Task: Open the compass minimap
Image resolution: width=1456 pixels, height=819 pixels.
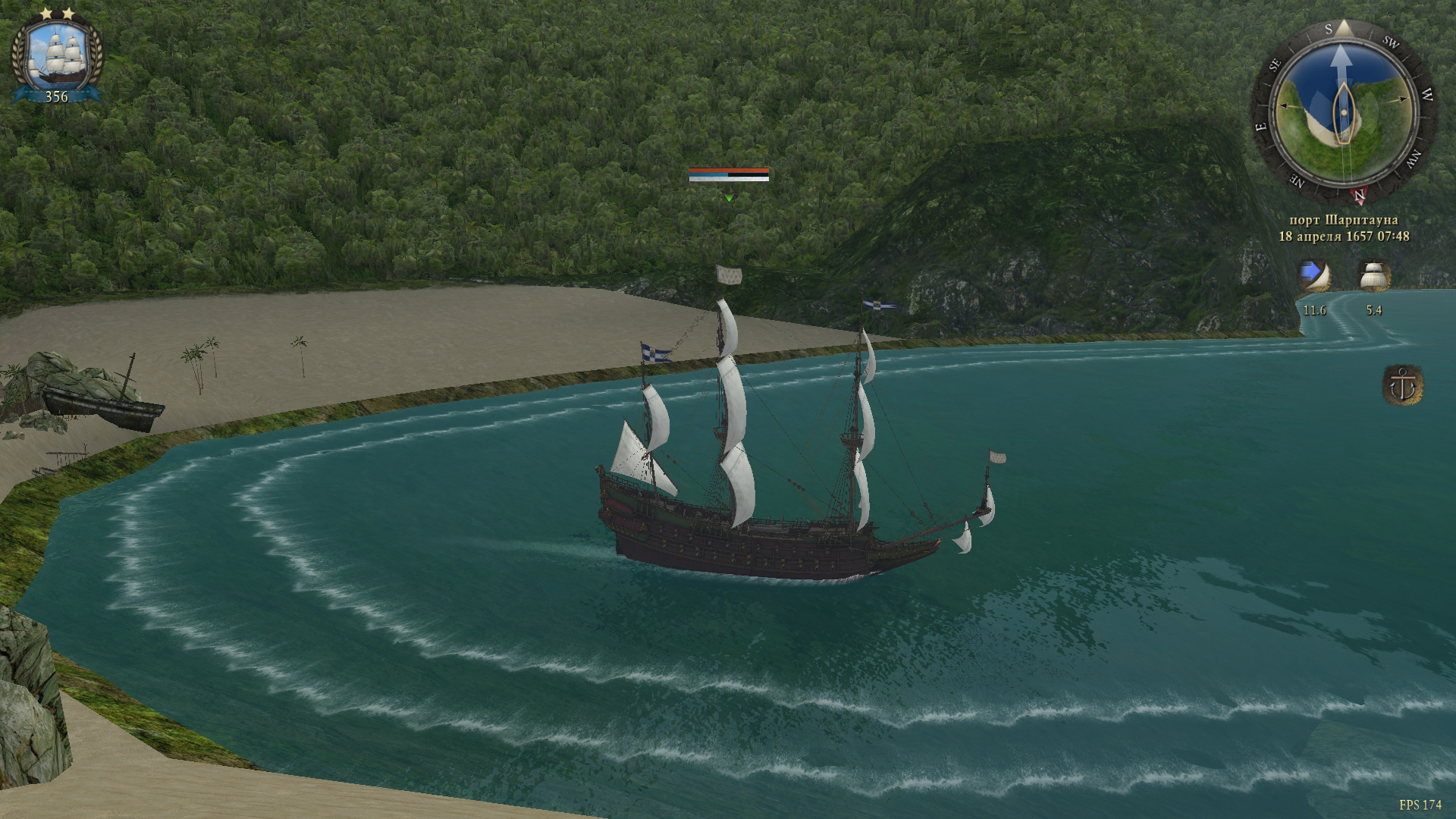Action: tap(1343, 113)
